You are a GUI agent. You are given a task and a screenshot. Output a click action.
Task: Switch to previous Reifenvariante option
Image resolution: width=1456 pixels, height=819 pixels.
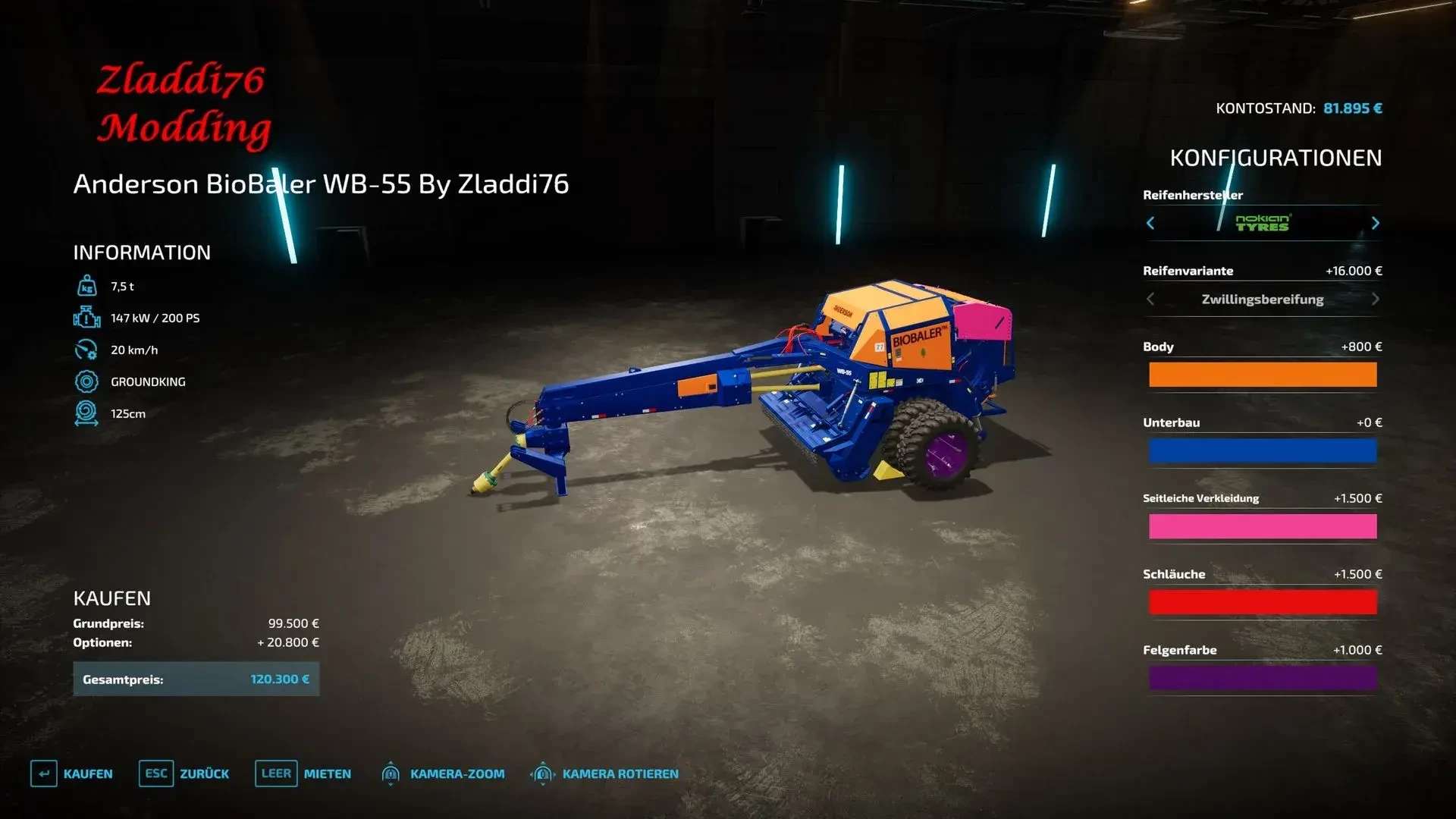tap(1150, 299)
